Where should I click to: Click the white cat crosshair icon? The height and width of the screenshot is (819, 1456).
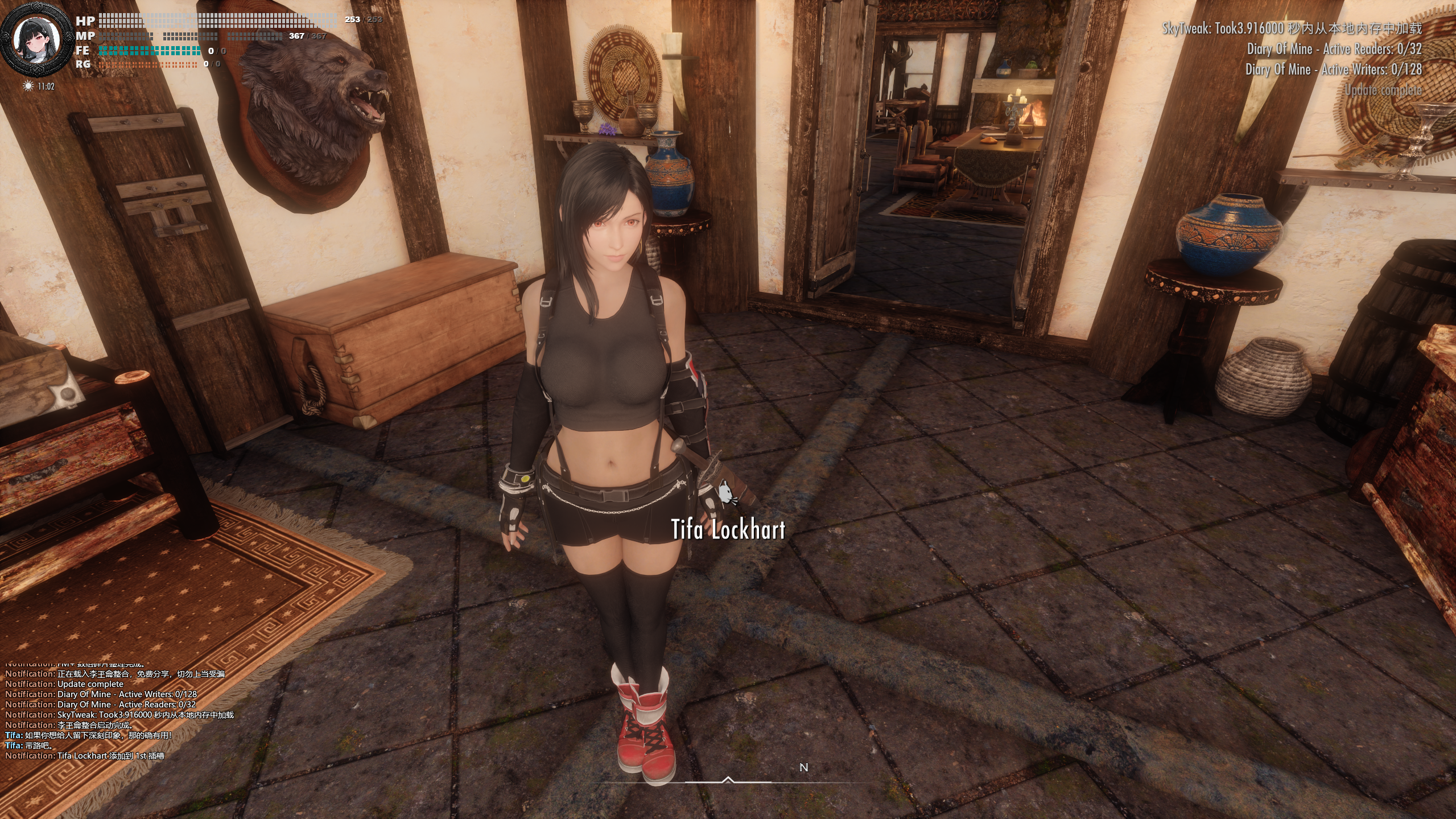(x=726, y=491)
